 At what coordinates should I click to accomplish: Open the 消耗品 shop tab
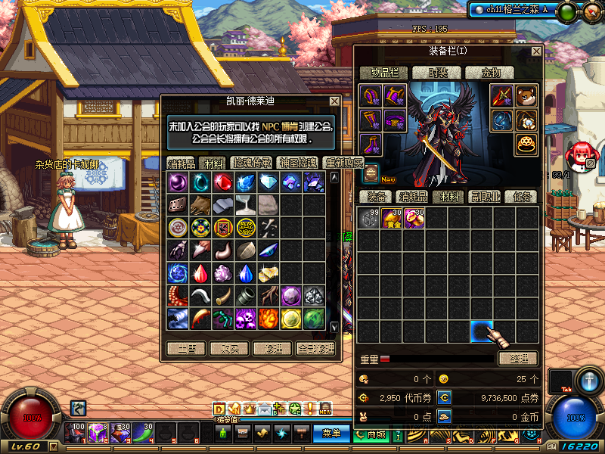[x=180, y=163]
